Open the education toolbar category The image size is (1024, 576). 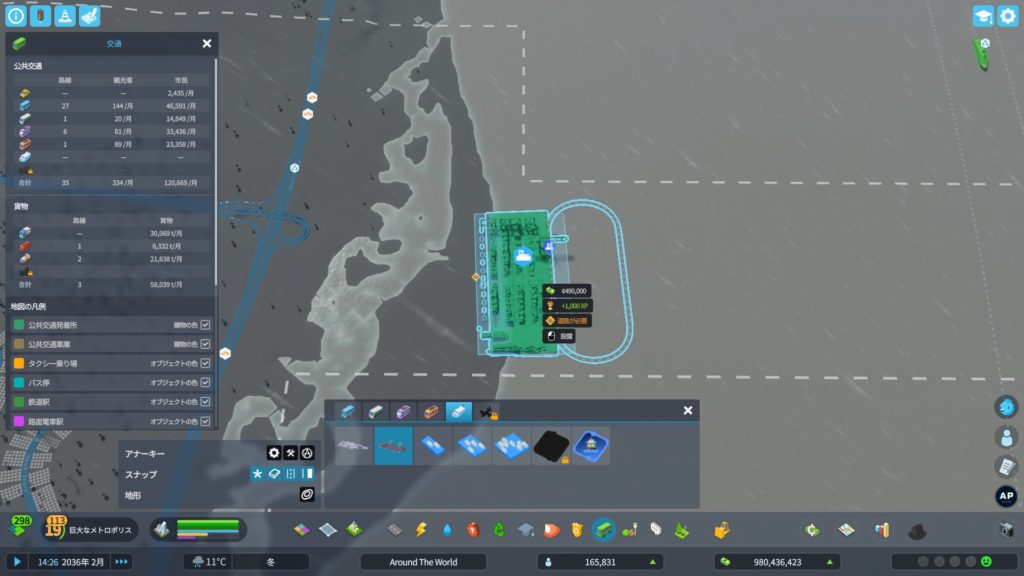[526, 529]
